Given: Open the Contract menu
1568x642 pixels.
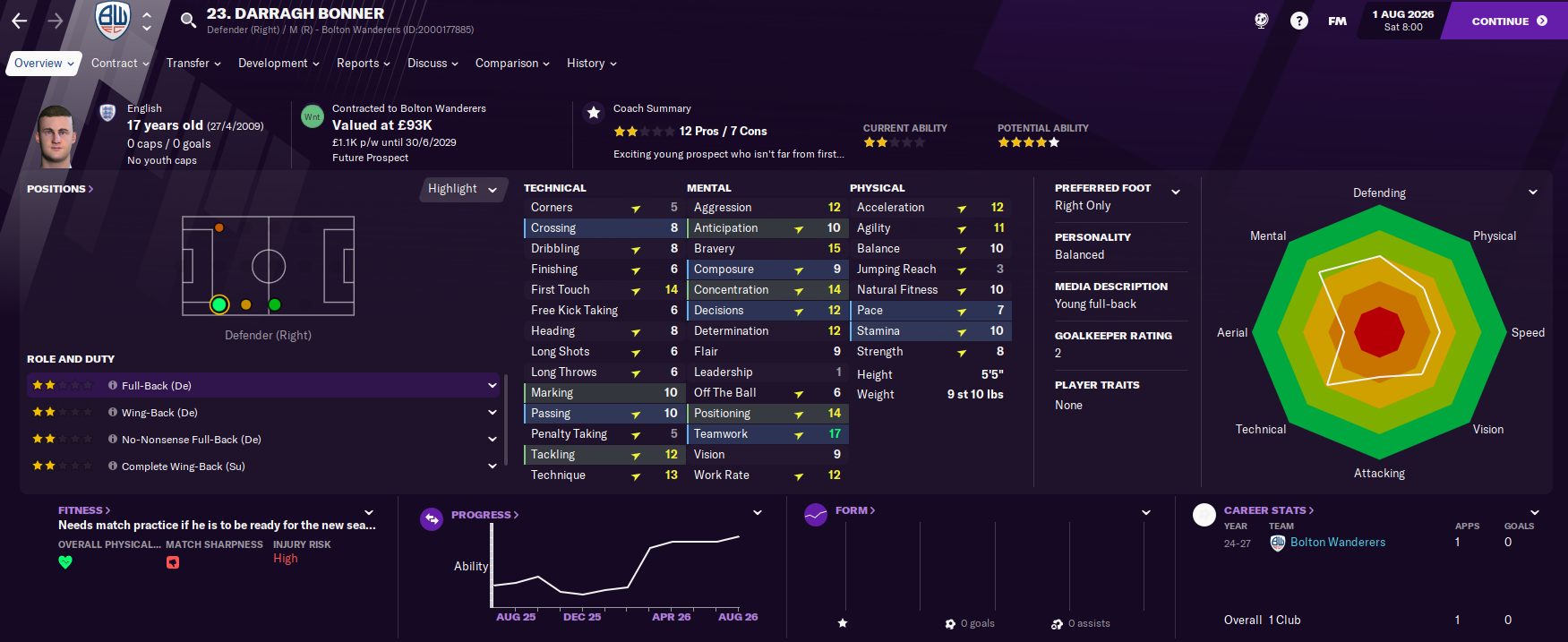Looking at the screenshot, I should tap(120, 64).
